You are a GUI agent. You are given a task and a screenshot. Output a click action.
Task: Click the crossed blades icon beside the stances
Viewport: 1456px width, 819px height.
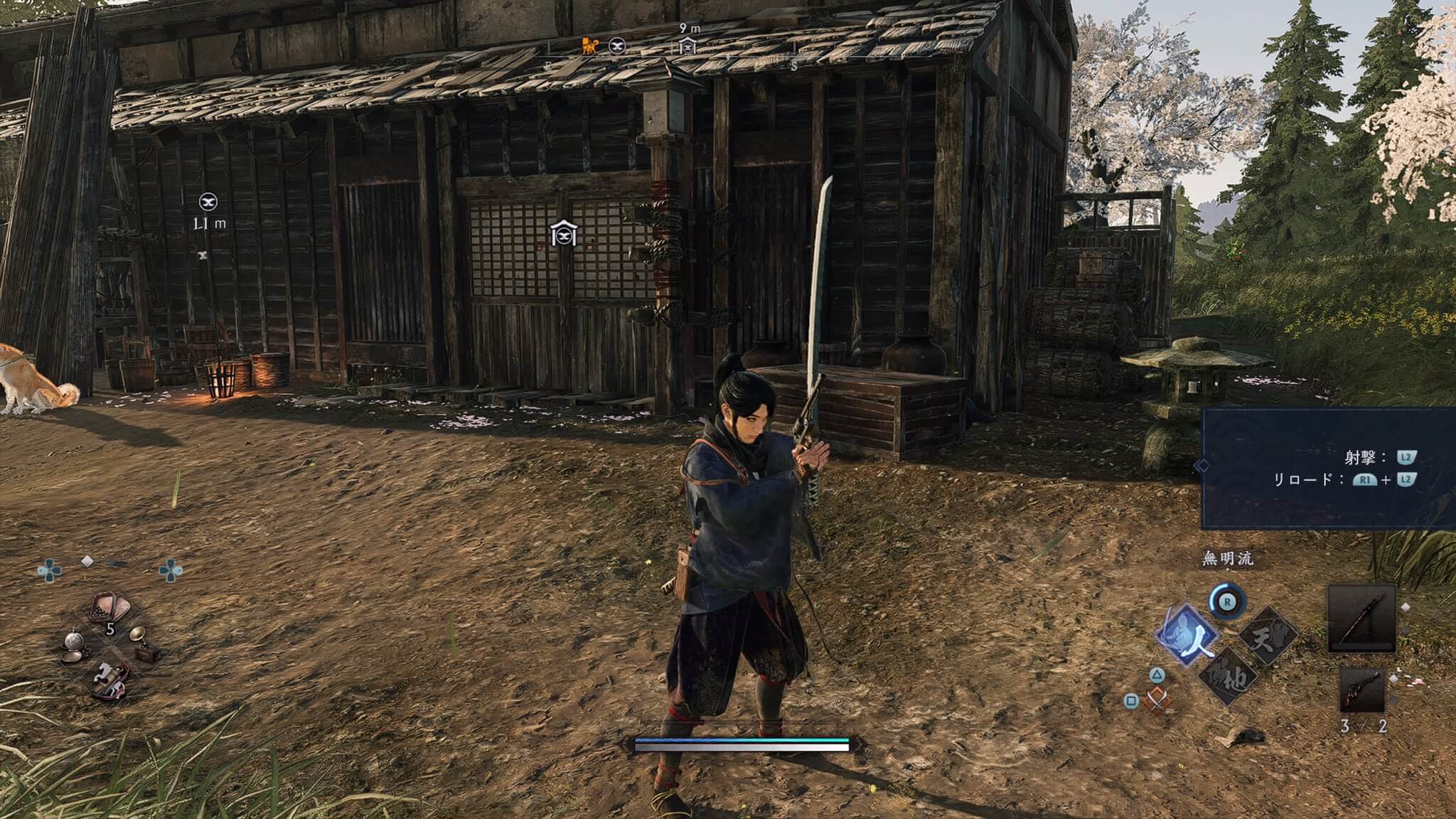[1159, 700]
